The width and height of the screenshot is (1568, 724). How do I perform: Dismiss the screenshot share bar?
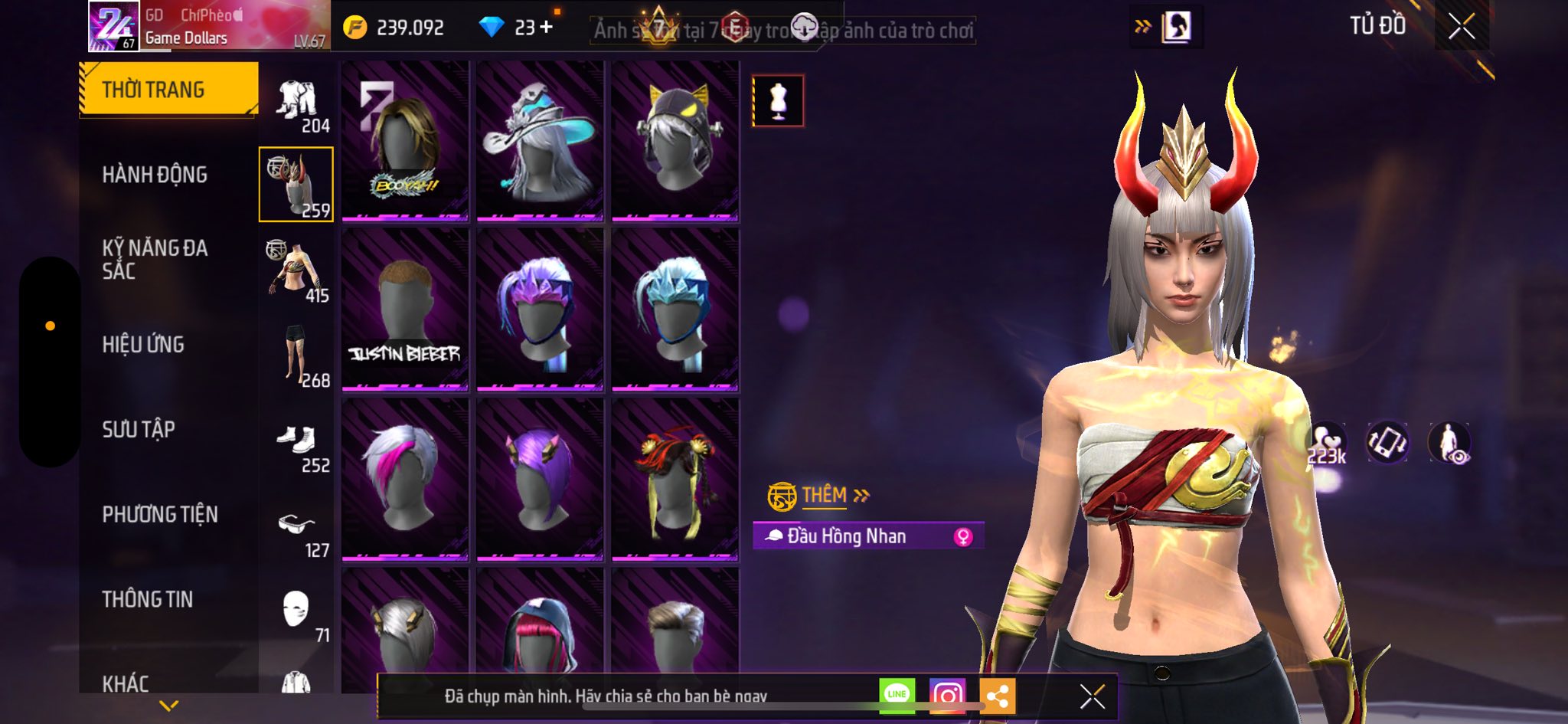1092,696
